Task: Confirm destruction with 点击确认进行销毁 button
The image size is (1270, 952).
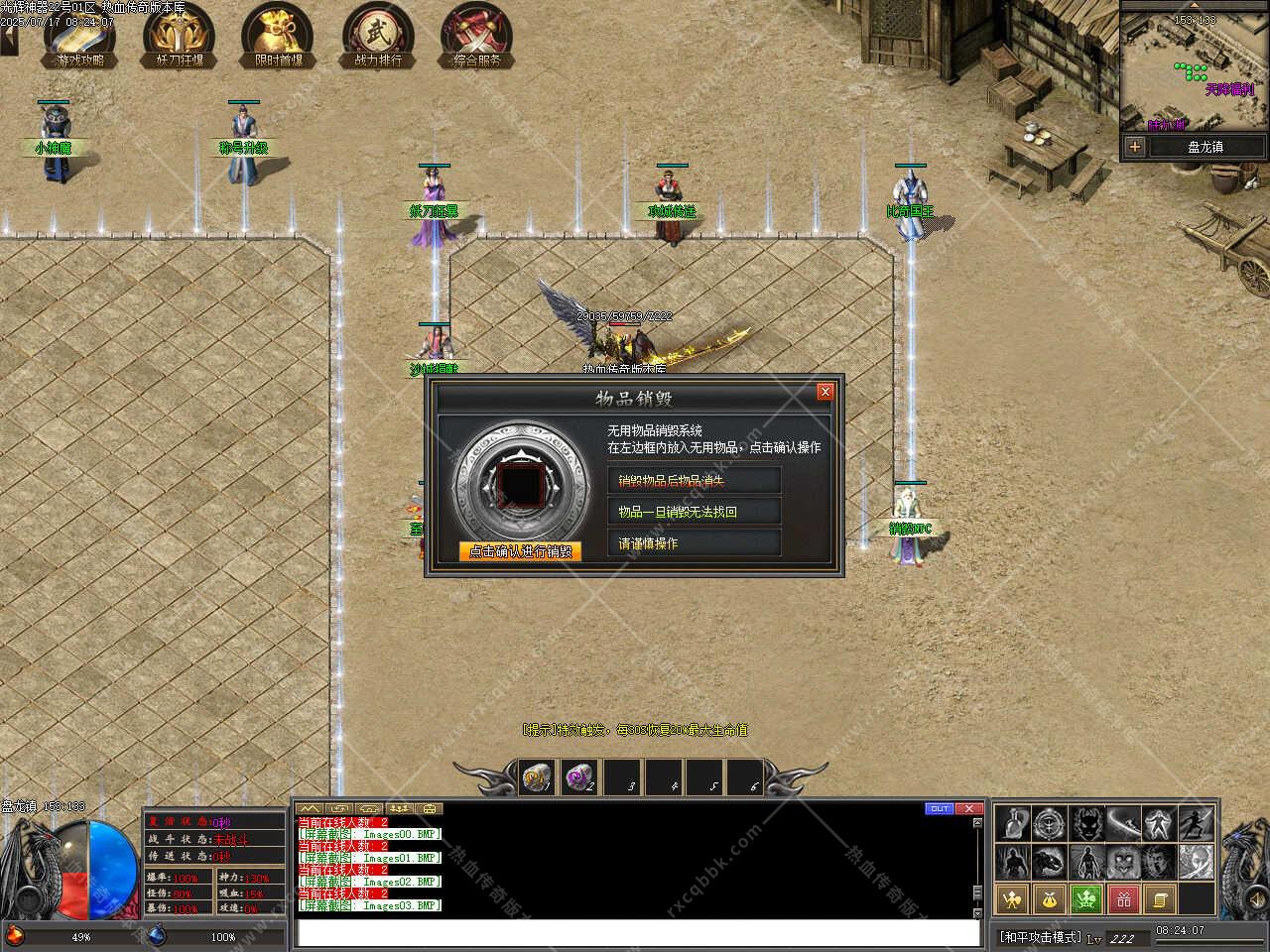Action: coord(520,551)
